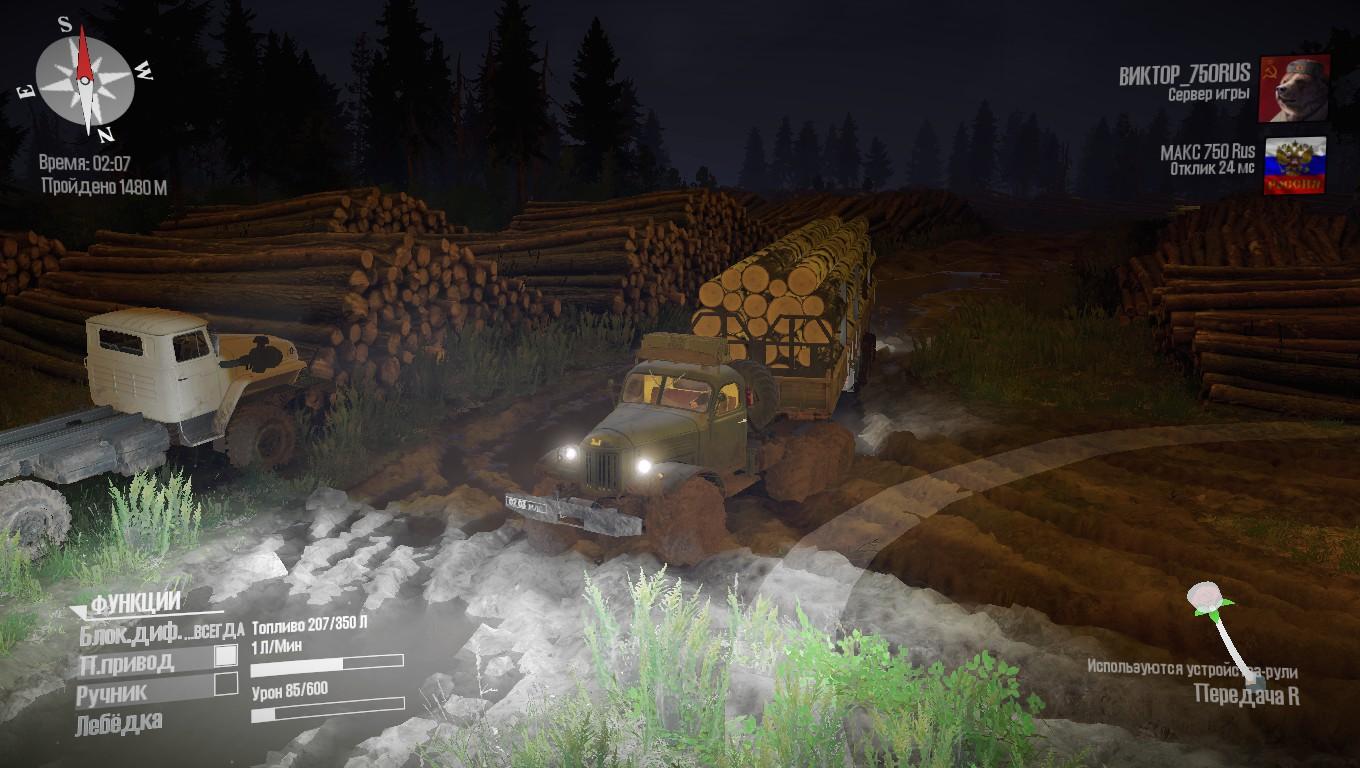
Task: Select the Блок.Диф. differential lock entry
Action: [160, 631]
